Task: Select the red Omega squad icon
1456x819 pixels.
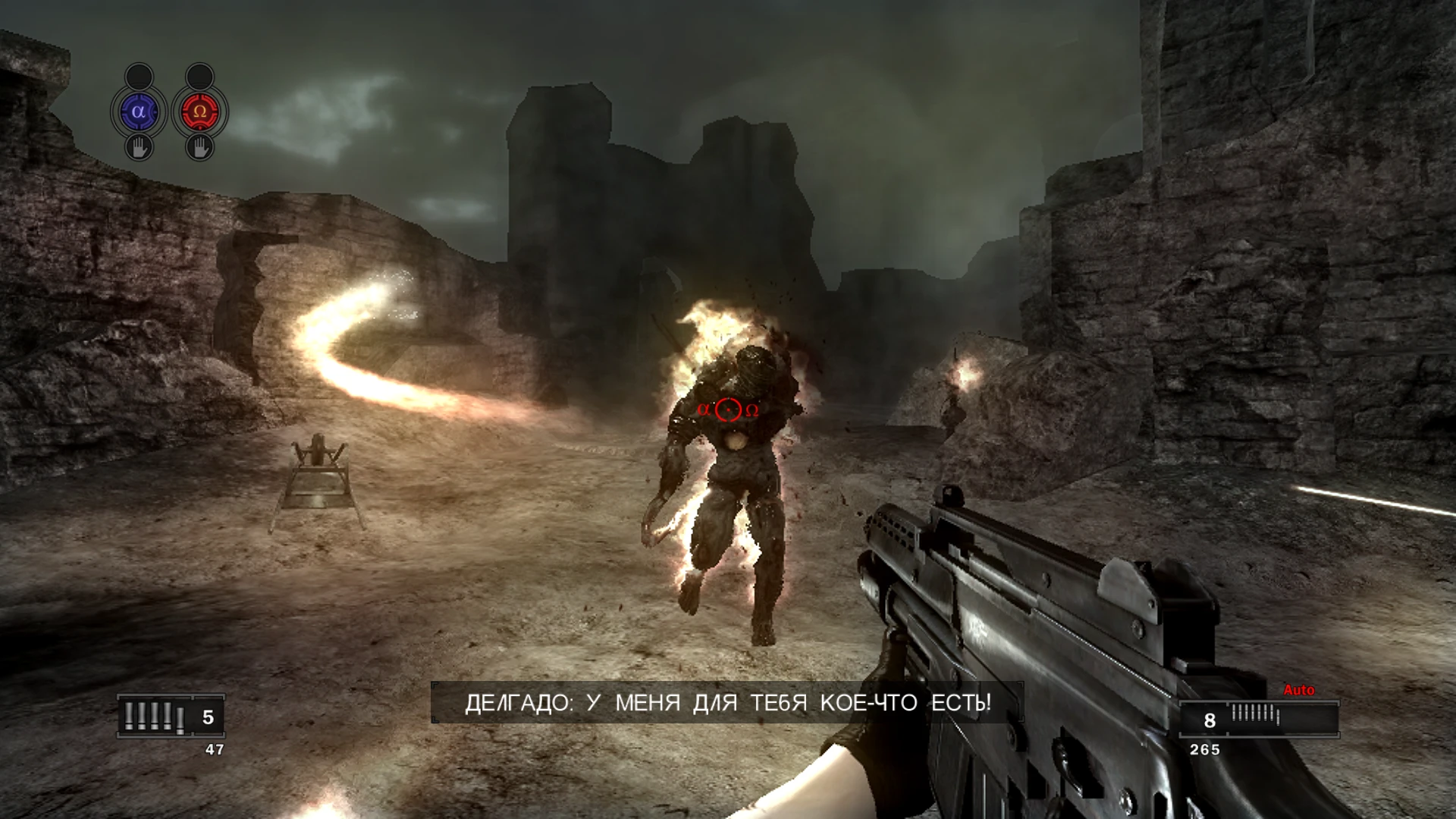Action: click(x=199, y=112)
